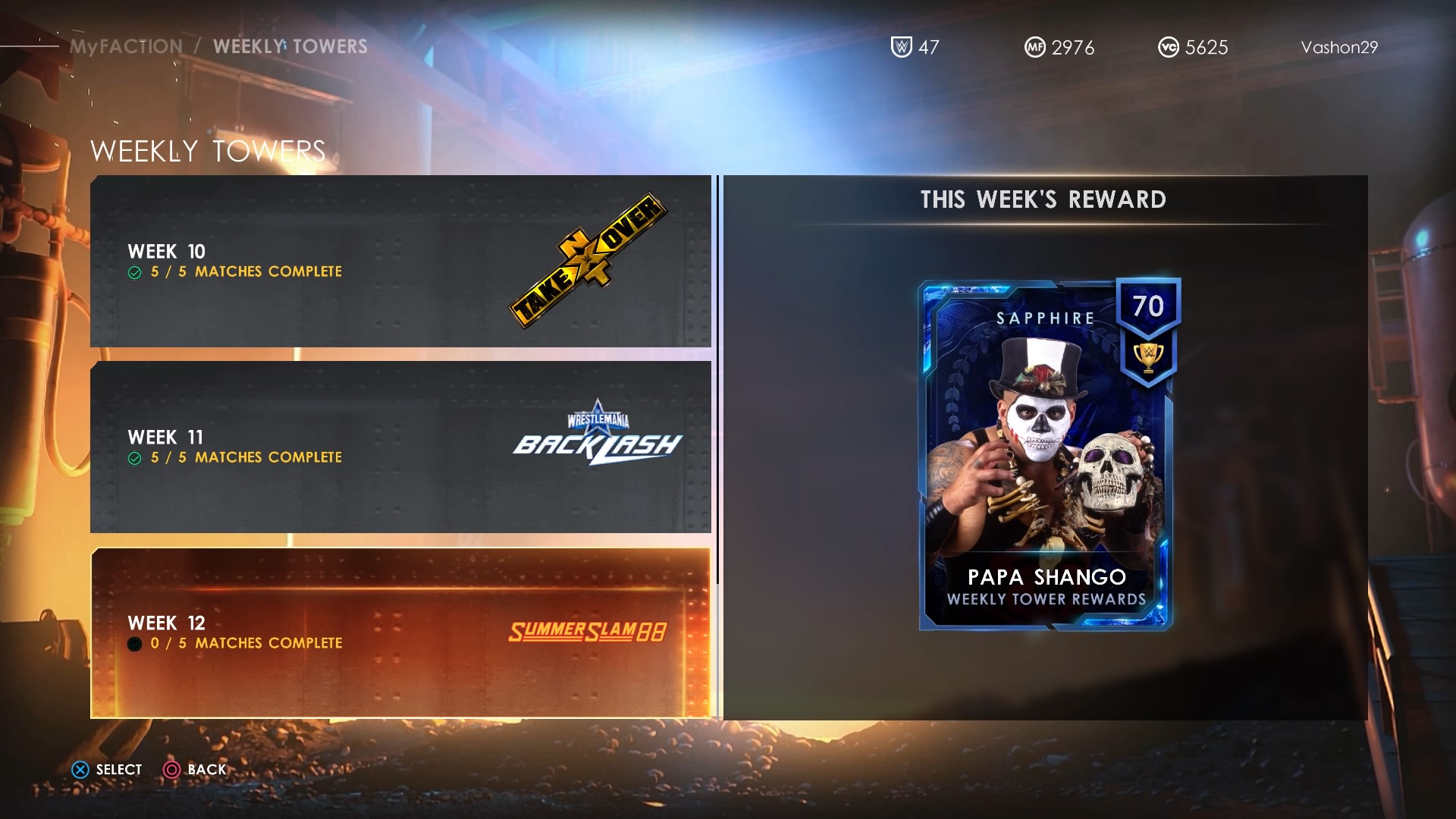Inspect the Papa Shango Sapphire reward card

(x=1046, y=455)
